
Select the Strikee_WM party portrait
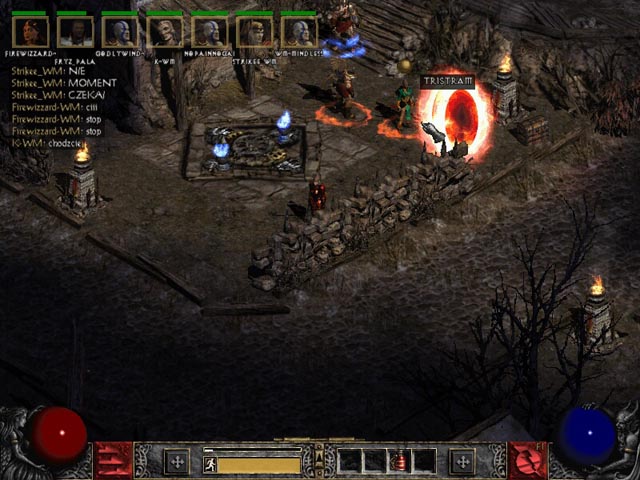tap(255, 31)
